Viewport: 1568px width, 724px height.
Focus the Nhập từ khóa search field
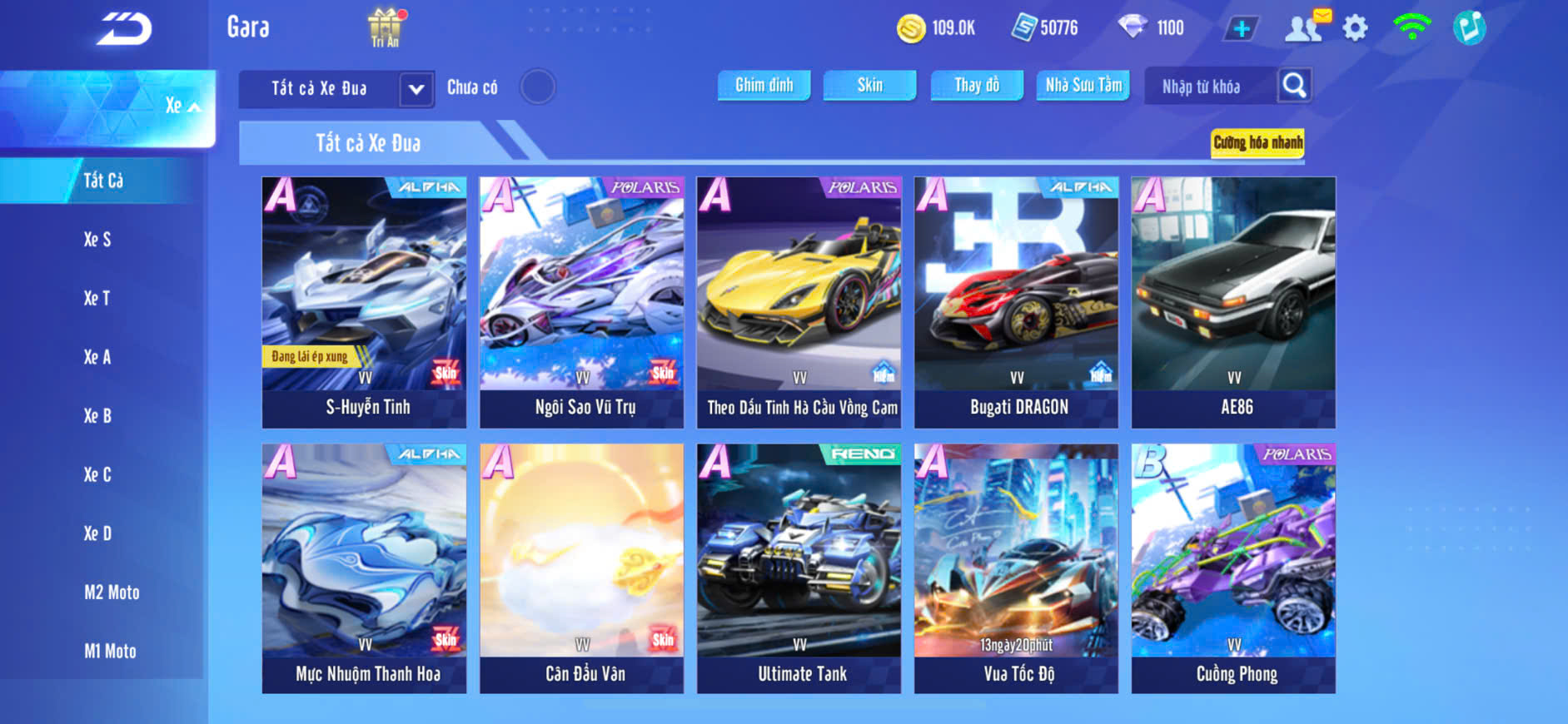coord(1209,87)
